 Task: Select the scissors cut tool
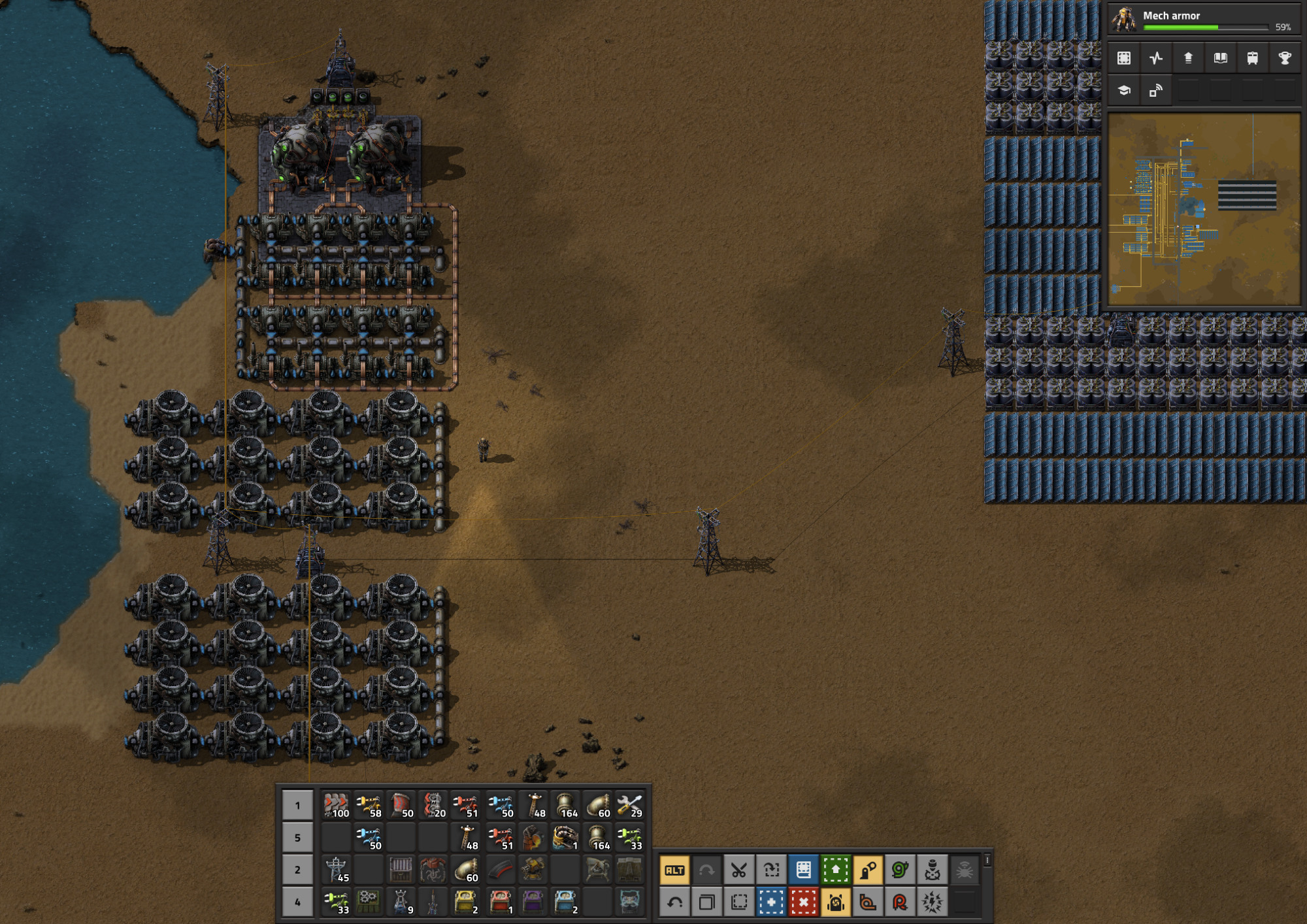(x=738, y=870)
